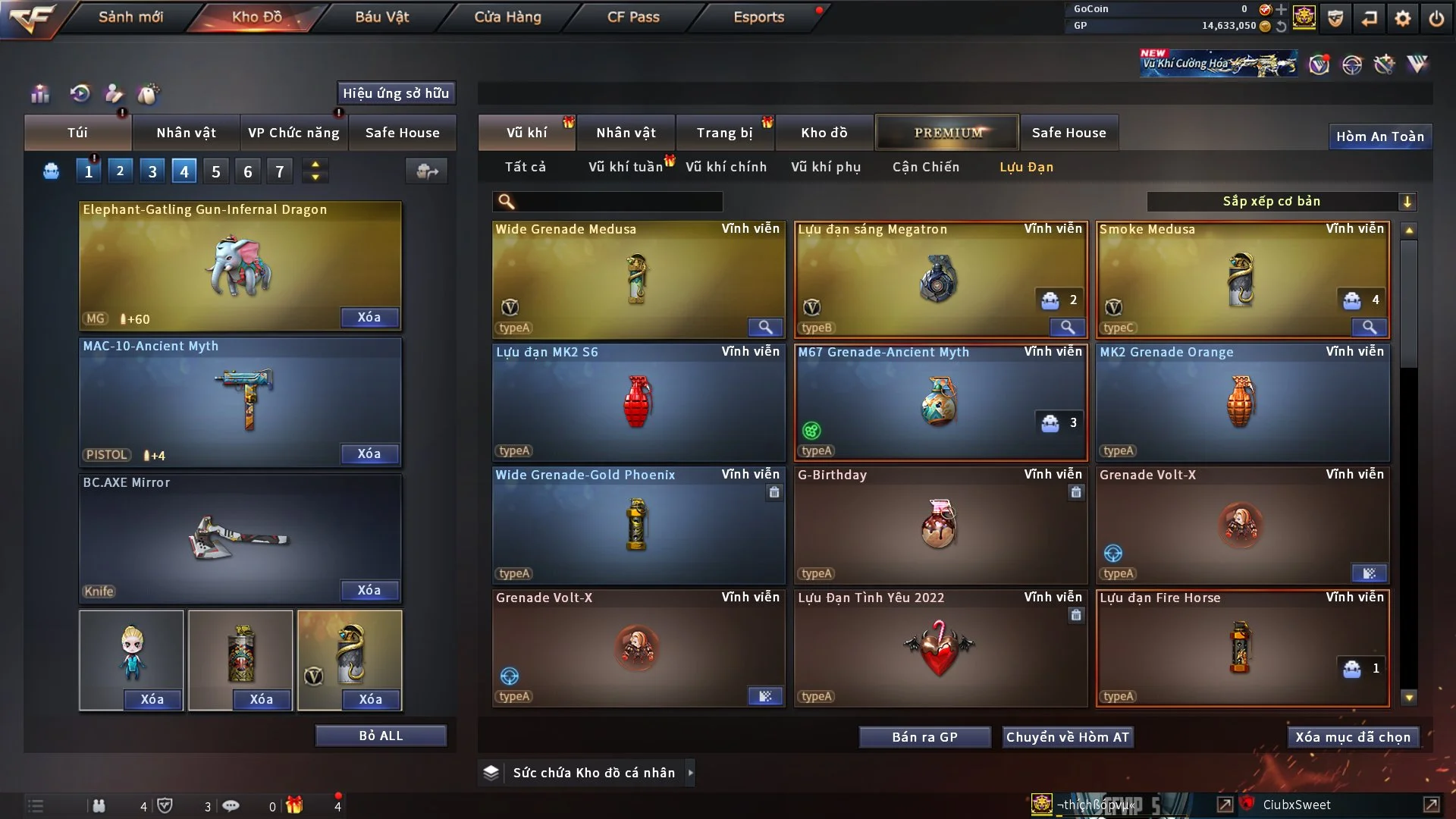1456x819 pixels.
Task: Open the Cửa Hàng shop menu
Action: click(507, 17)
